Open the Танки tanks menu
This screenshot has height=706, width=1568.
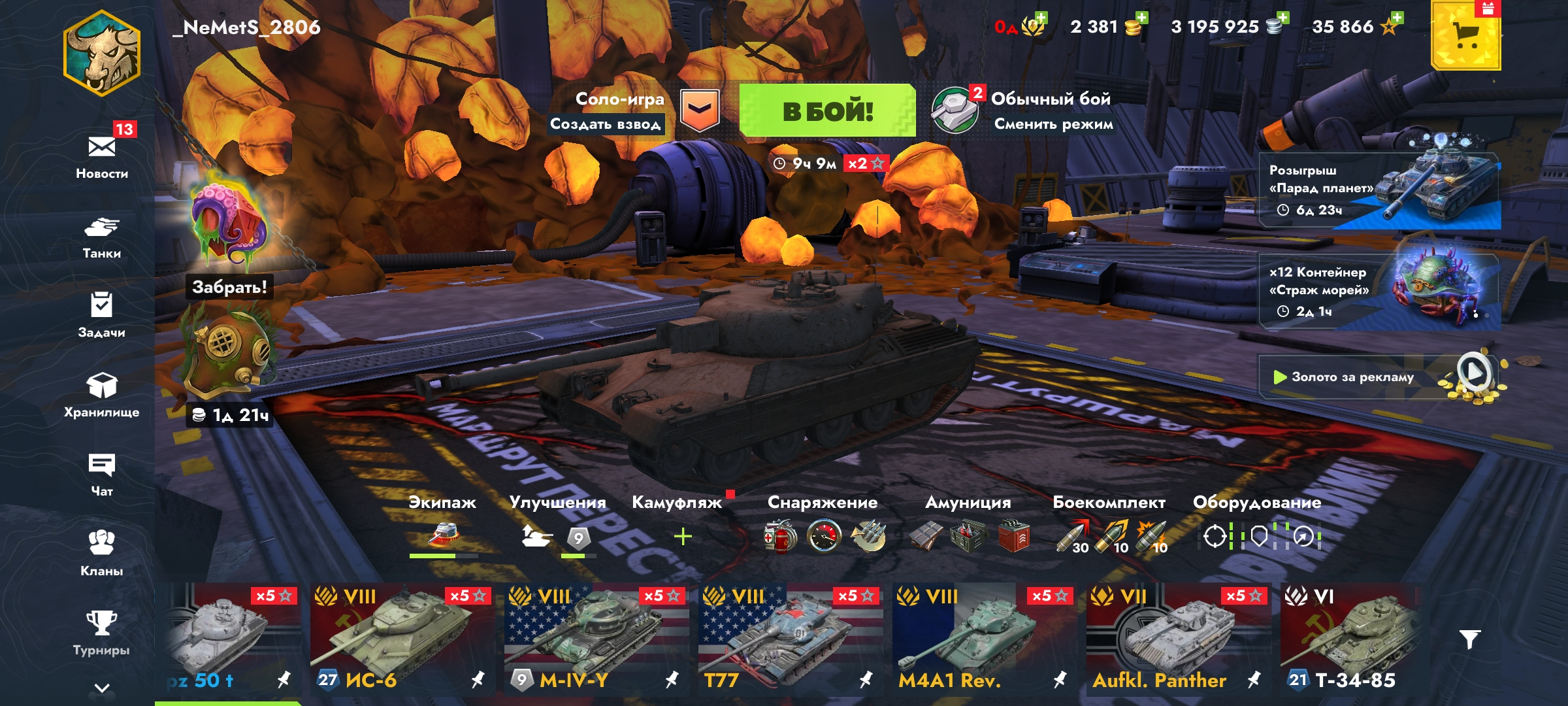pos(102,237)
